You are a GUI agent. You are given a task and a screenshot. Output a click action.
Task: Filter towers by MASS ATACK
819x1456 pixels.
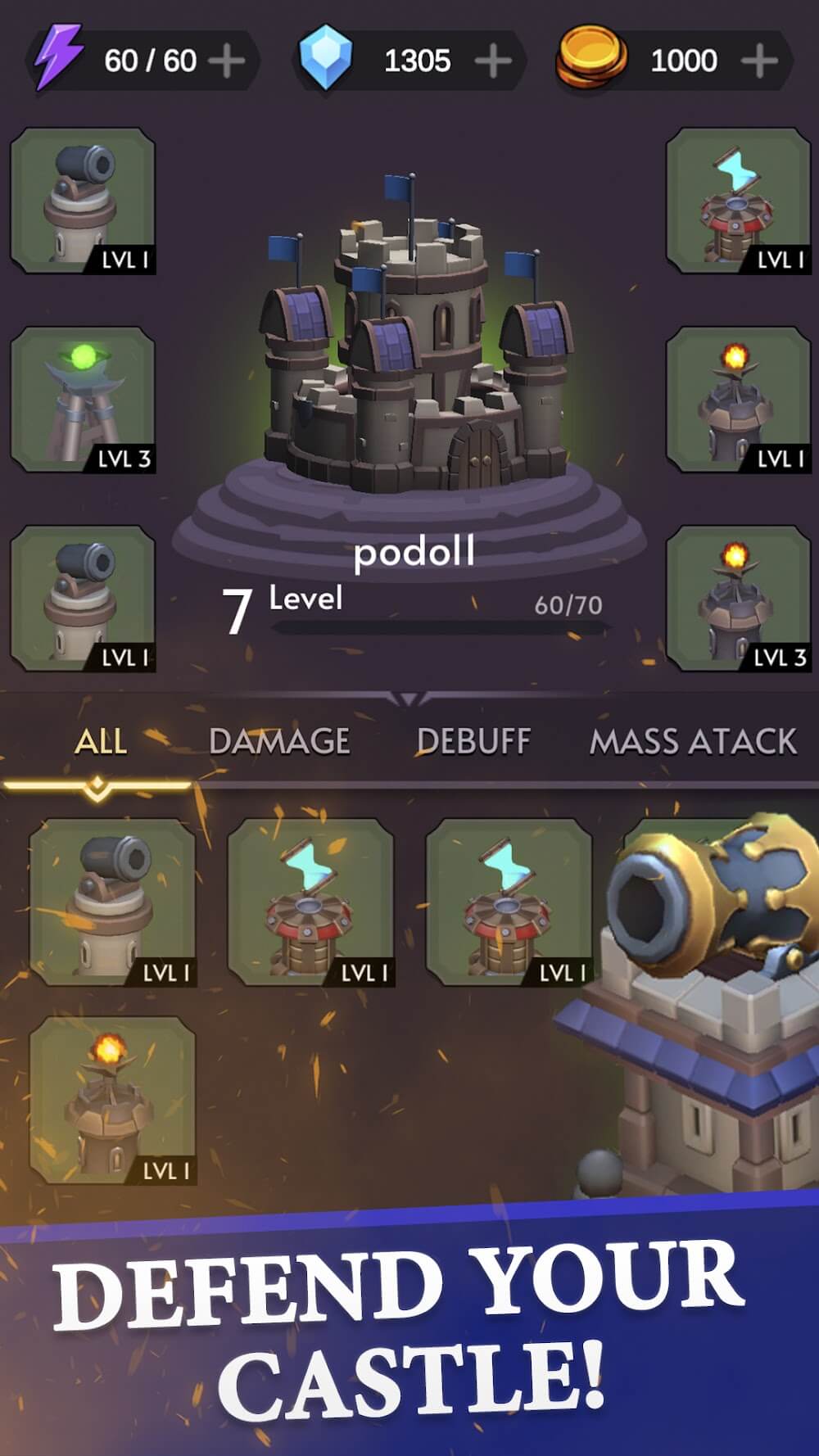pos(693,742)
